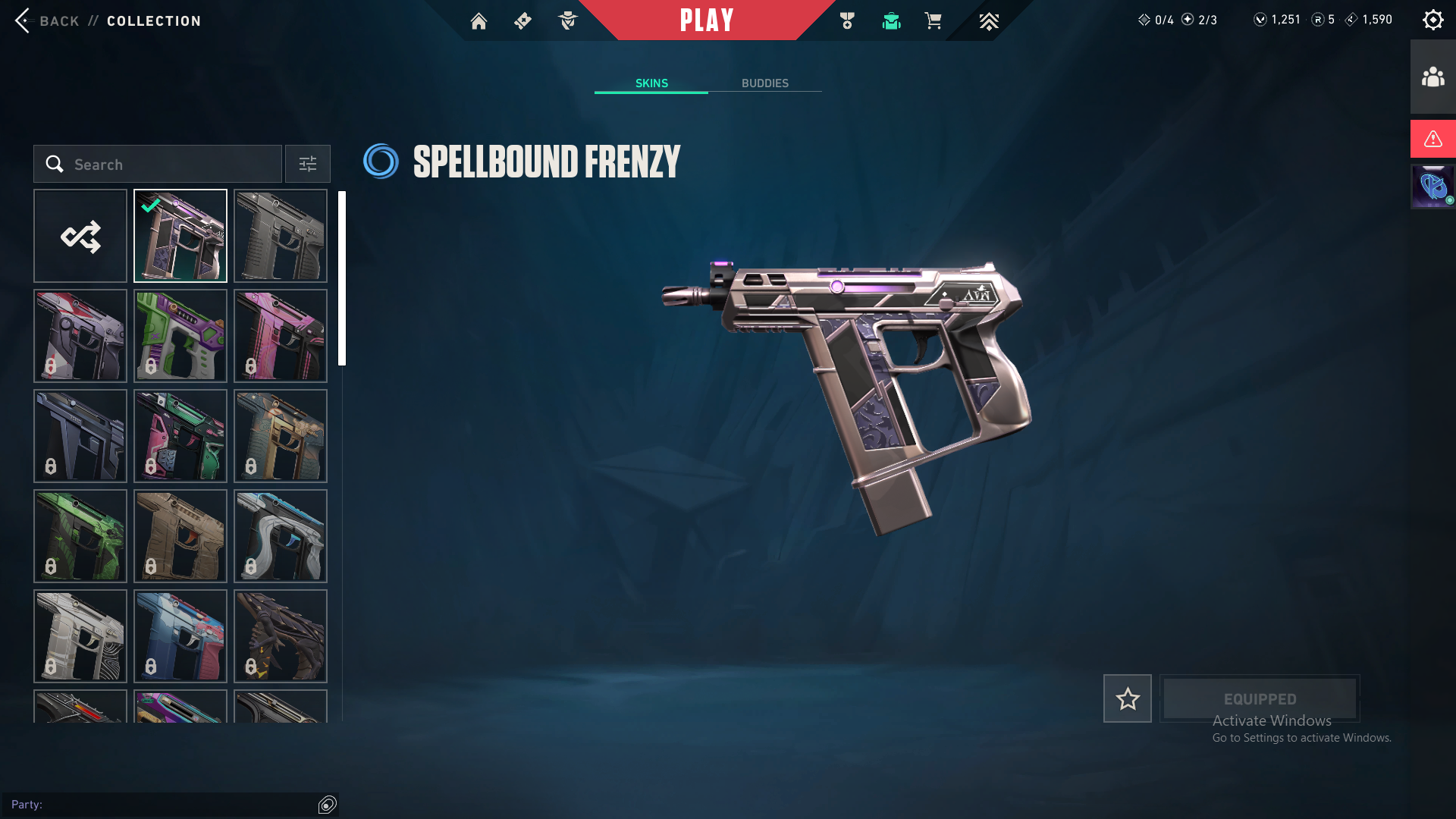
Task: Open the skin filter options
Action: (307, 165)
